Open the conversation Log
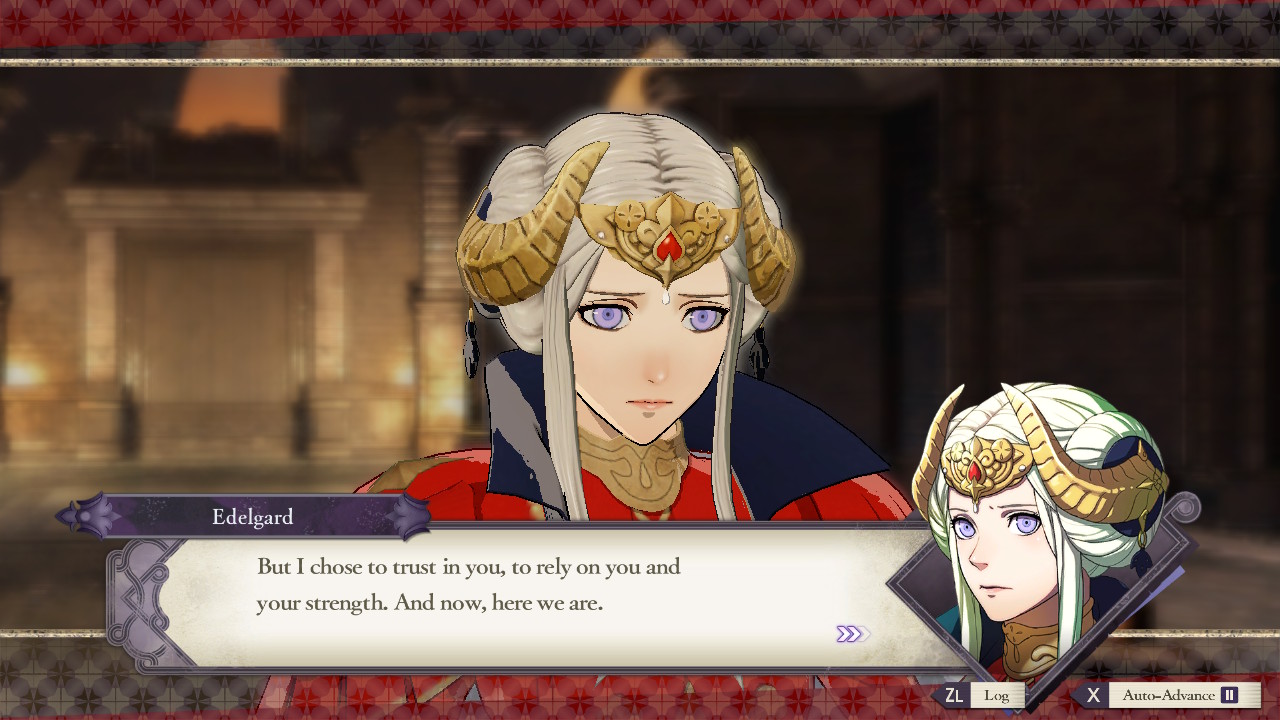Viewport: 1280px width, 720px height. (997, 694)
